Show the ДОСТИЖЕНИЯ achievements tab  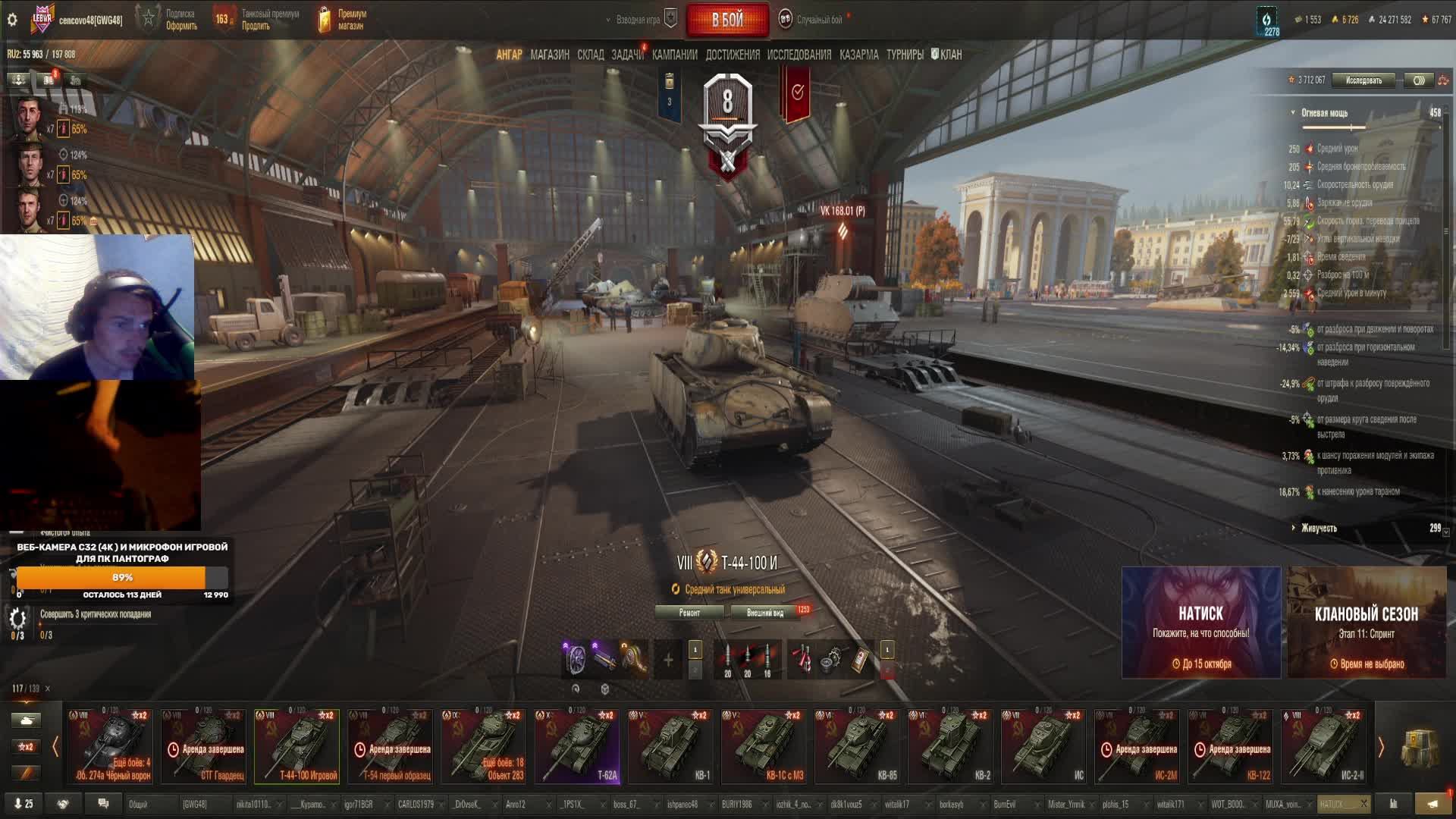732,55
